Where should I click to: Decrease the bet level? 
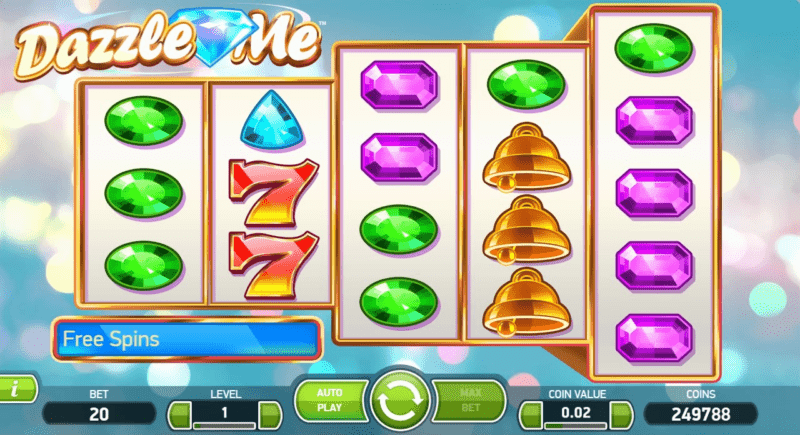tap(181, 412)
